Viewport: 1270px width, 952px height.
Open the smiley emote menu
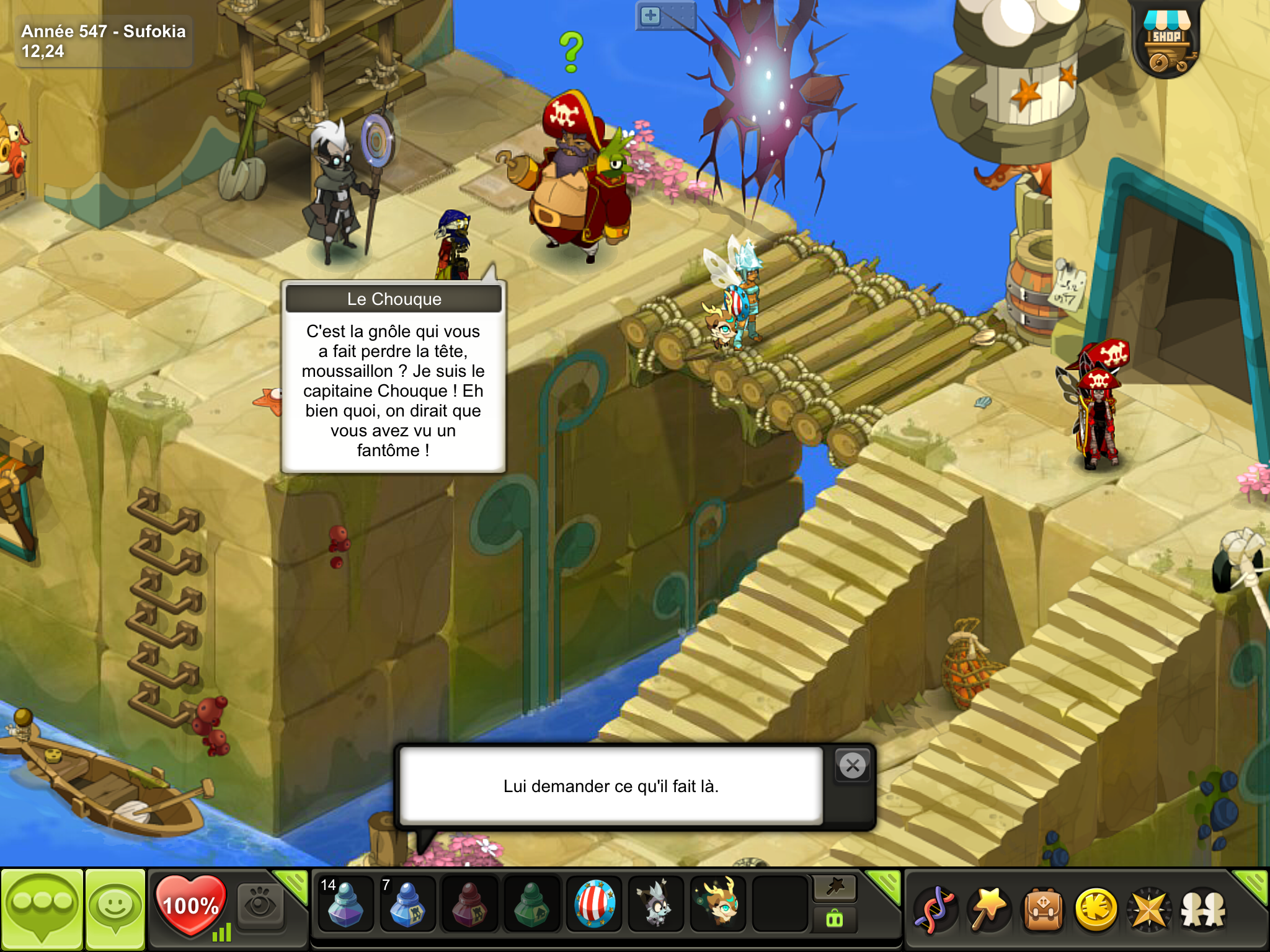(115, 909)
